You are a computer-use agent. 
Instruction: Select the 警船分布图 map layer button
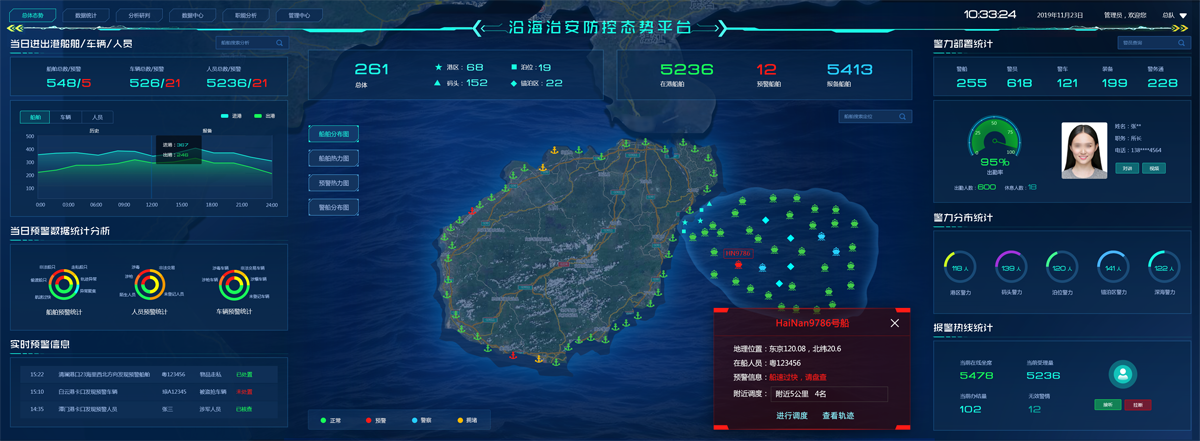(333, 207)
